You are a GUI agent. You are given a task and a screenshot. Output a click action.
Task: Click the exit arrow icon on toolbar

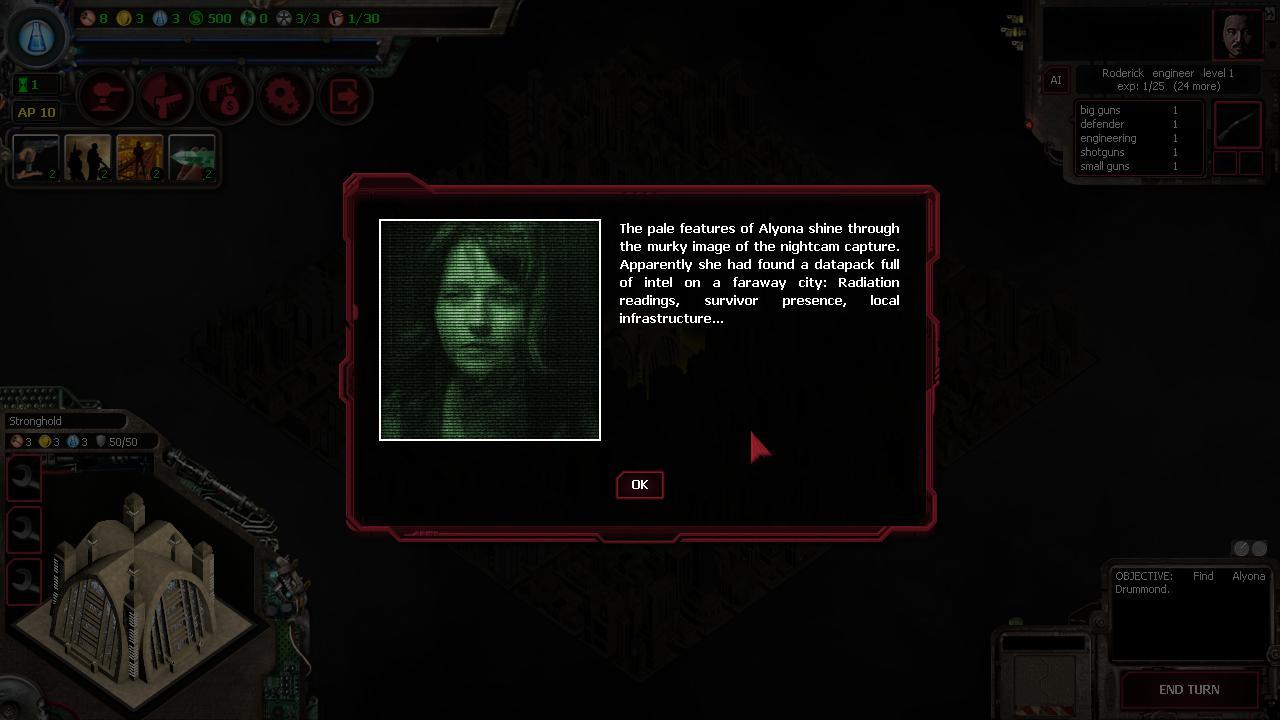(x=345, y=96)
